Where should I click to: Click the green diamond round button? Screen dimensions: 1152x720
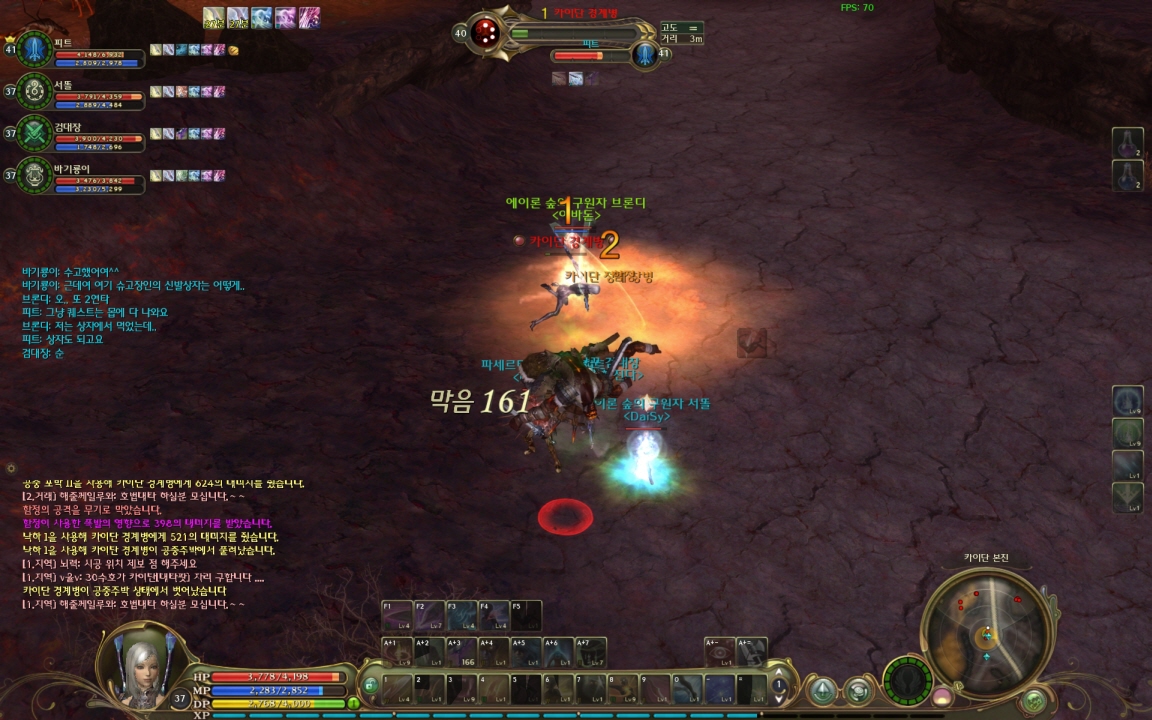(823, 690)
